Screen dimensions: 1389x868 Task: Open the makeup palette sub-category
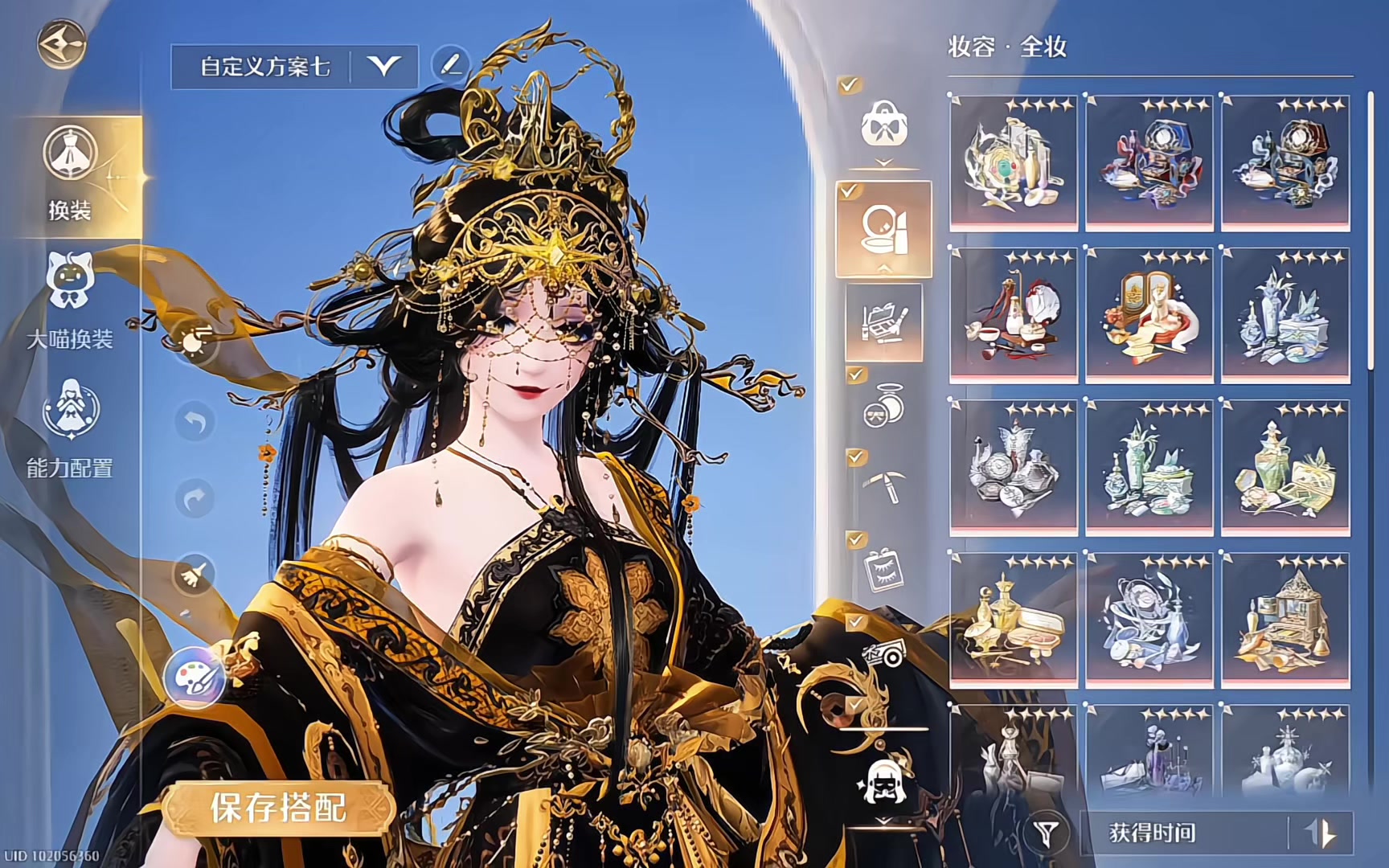point(883,322)
